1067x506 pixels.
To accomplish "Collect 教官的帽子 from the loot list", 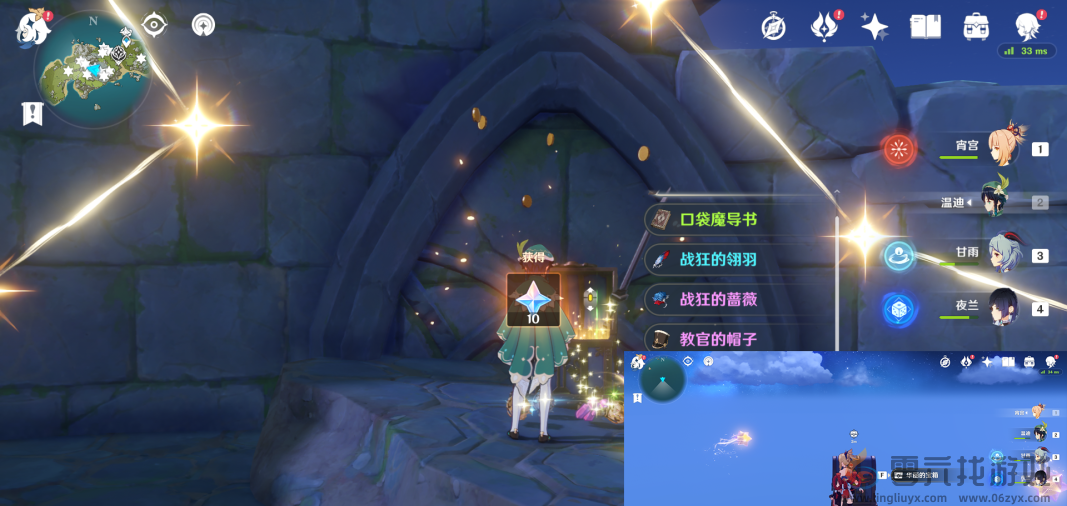I will (x=740, y=338).
